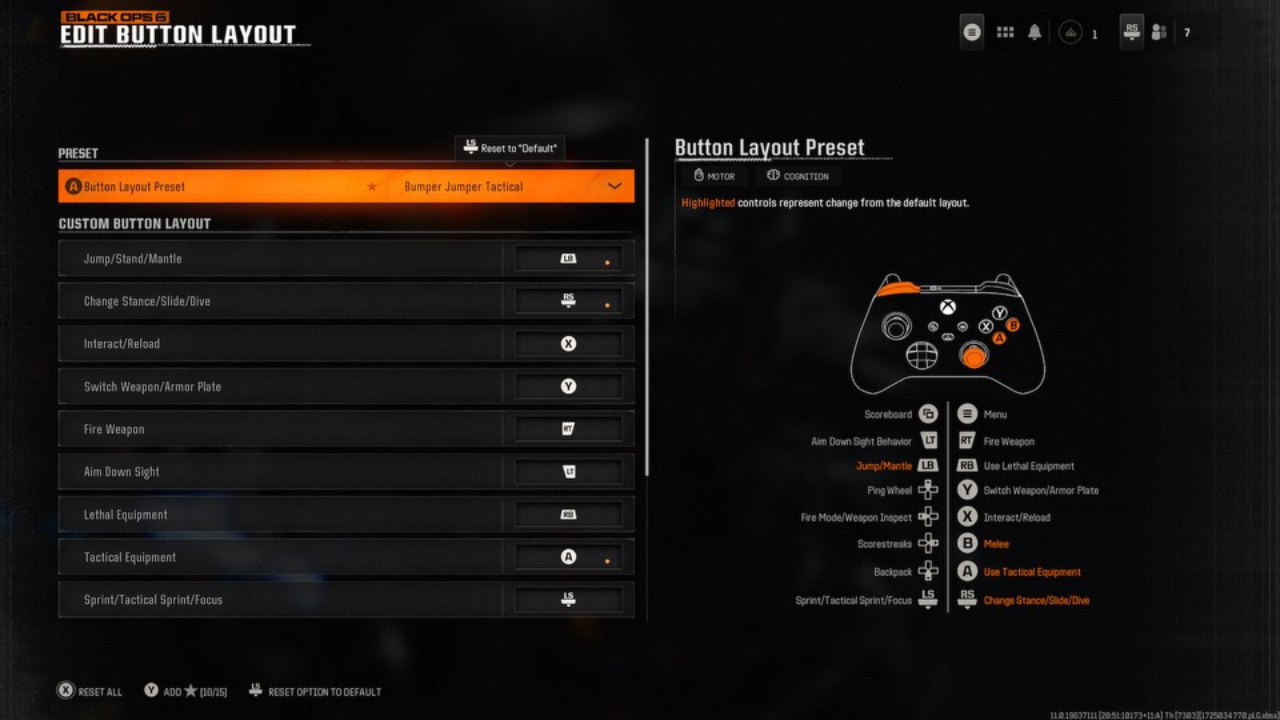
Task: Open the party leader emblem icon
Action: (1069, 32)
